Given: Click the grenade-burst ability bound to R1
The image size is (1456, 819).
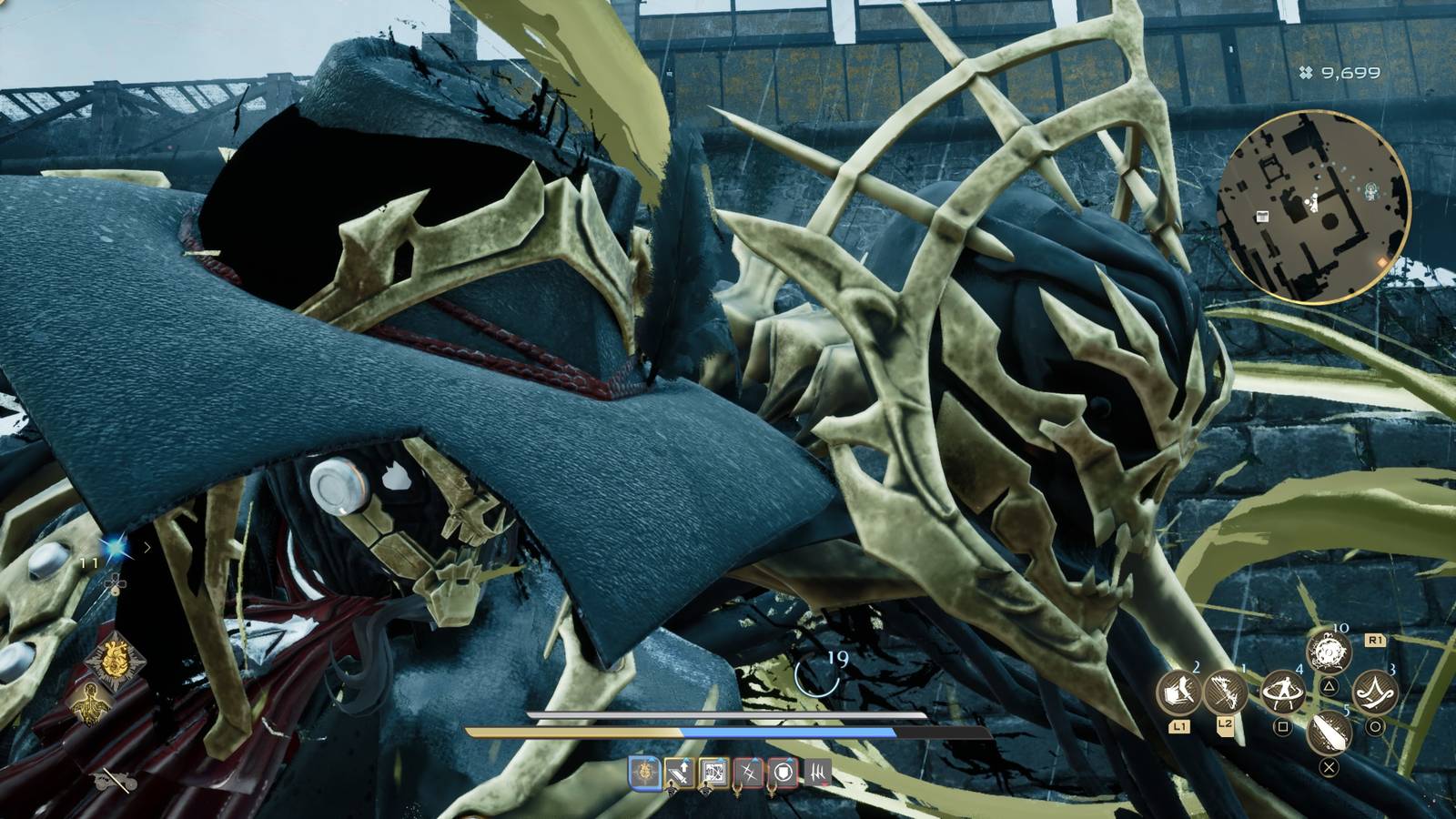Looking at the screenshot, I should point(1329,652).
